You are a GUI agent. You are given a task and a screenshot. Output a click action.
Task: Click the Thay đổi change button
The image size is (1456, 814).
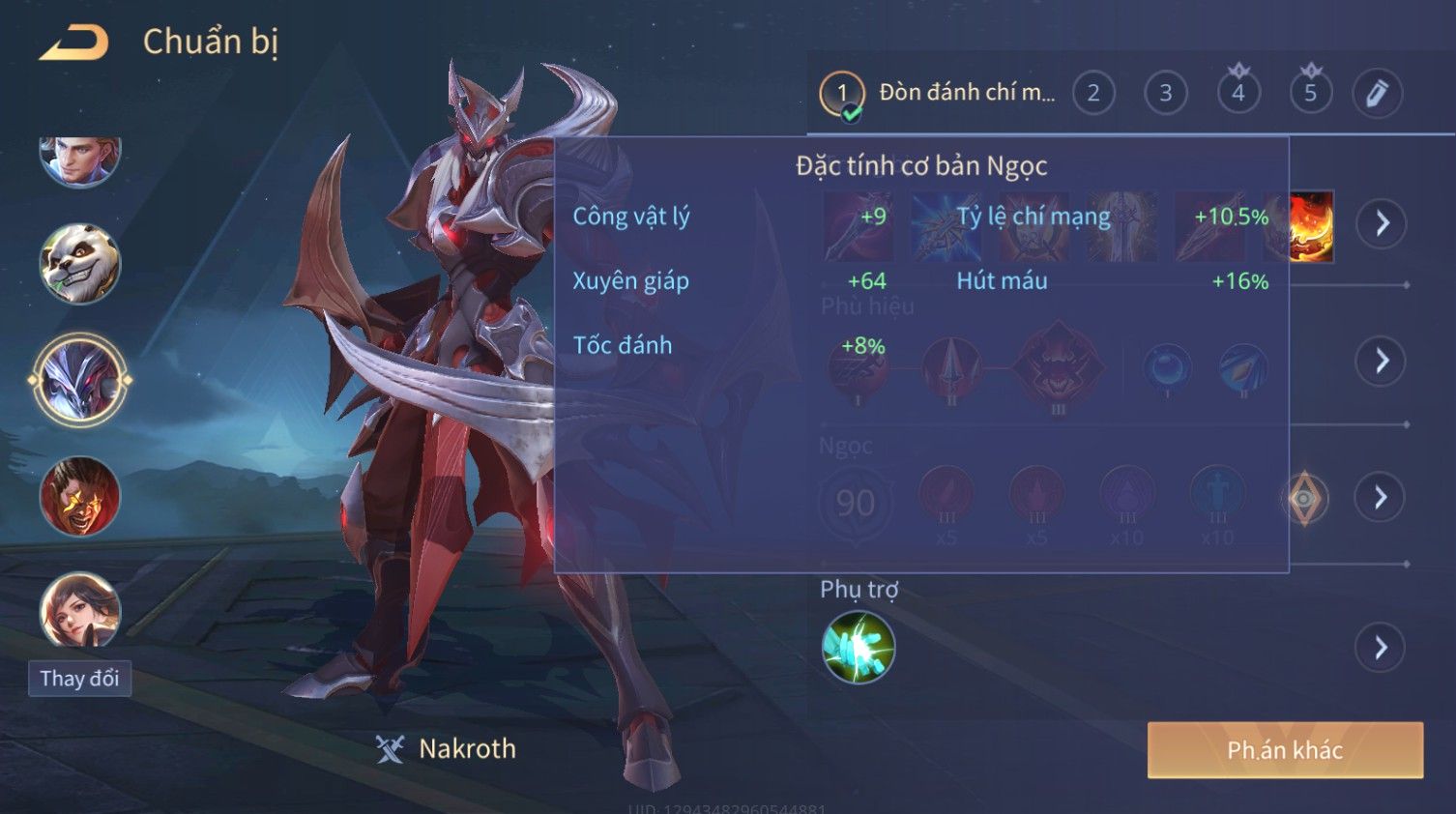[79, 679]
